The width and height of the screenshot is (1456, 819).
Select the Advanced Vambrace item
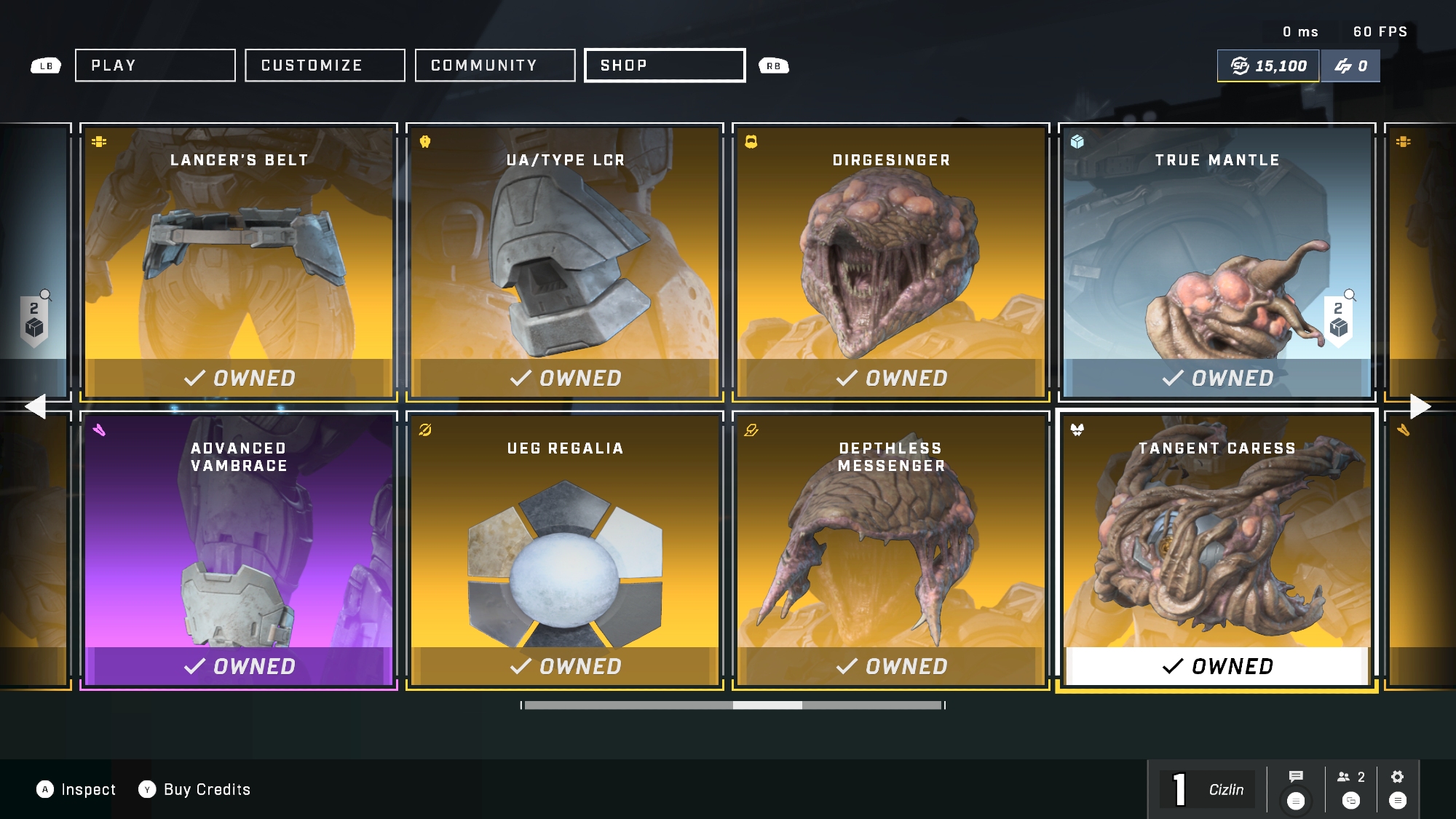[x=239, y=550]
